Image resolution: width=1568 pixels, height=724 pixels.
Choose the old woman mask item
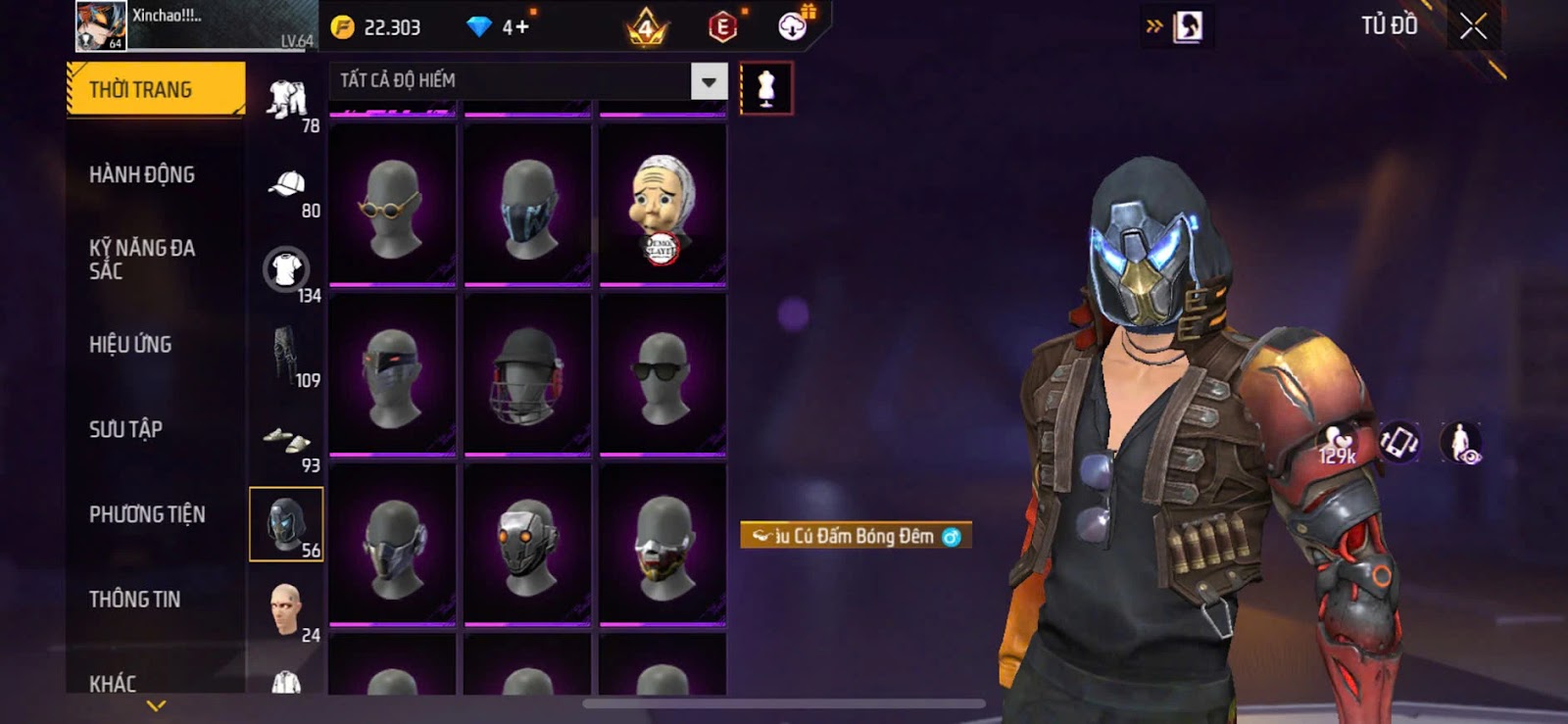[x=662, y=206]
